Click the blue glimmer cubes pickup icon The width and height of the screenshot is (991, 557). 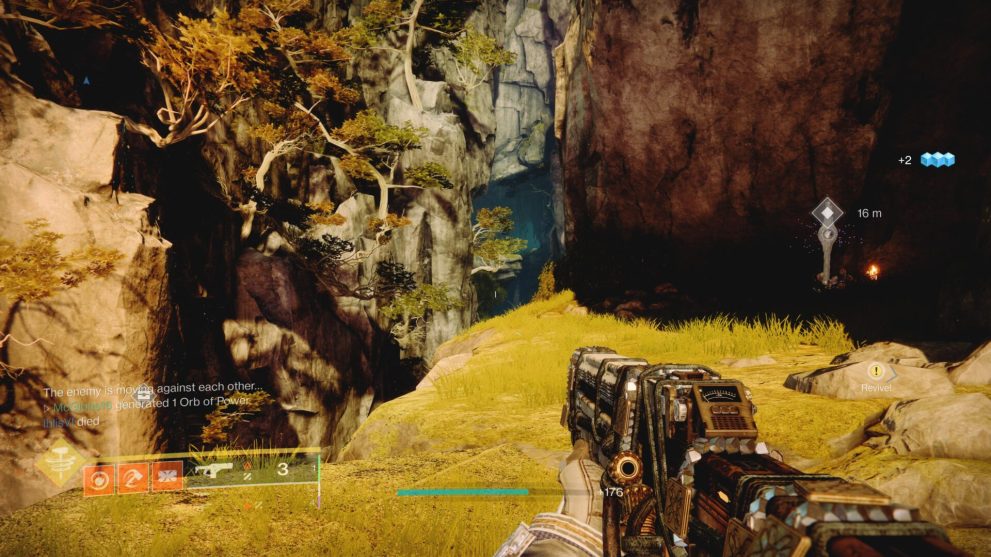(x=937, y=159)
